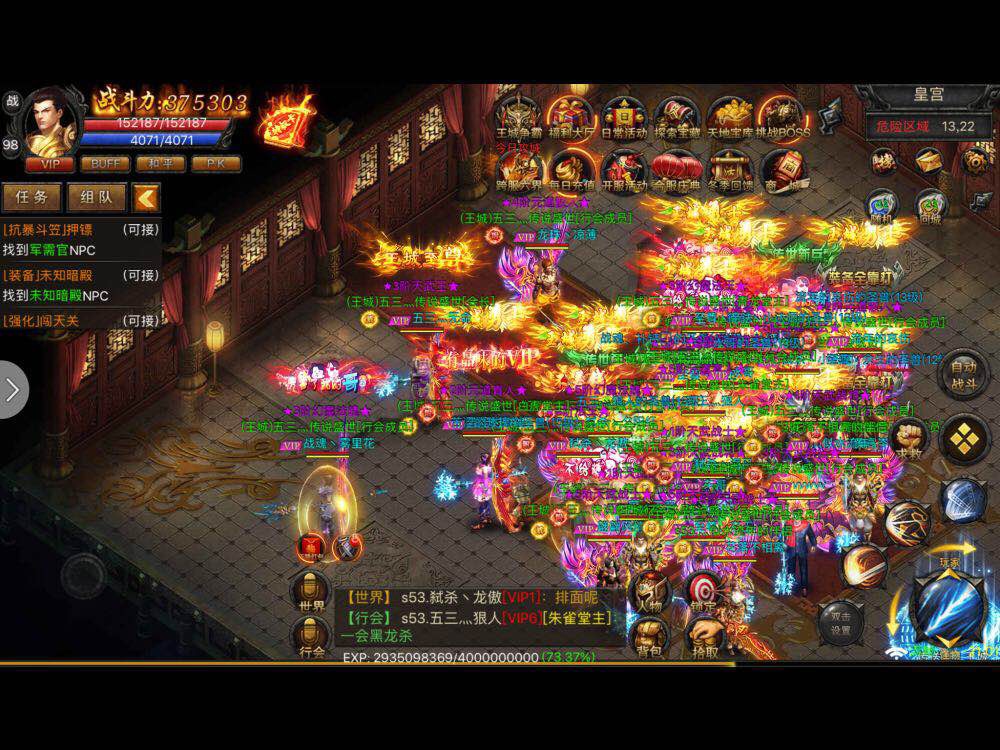
Task: Open the 商城 shop icon
Action: point(782,170)
